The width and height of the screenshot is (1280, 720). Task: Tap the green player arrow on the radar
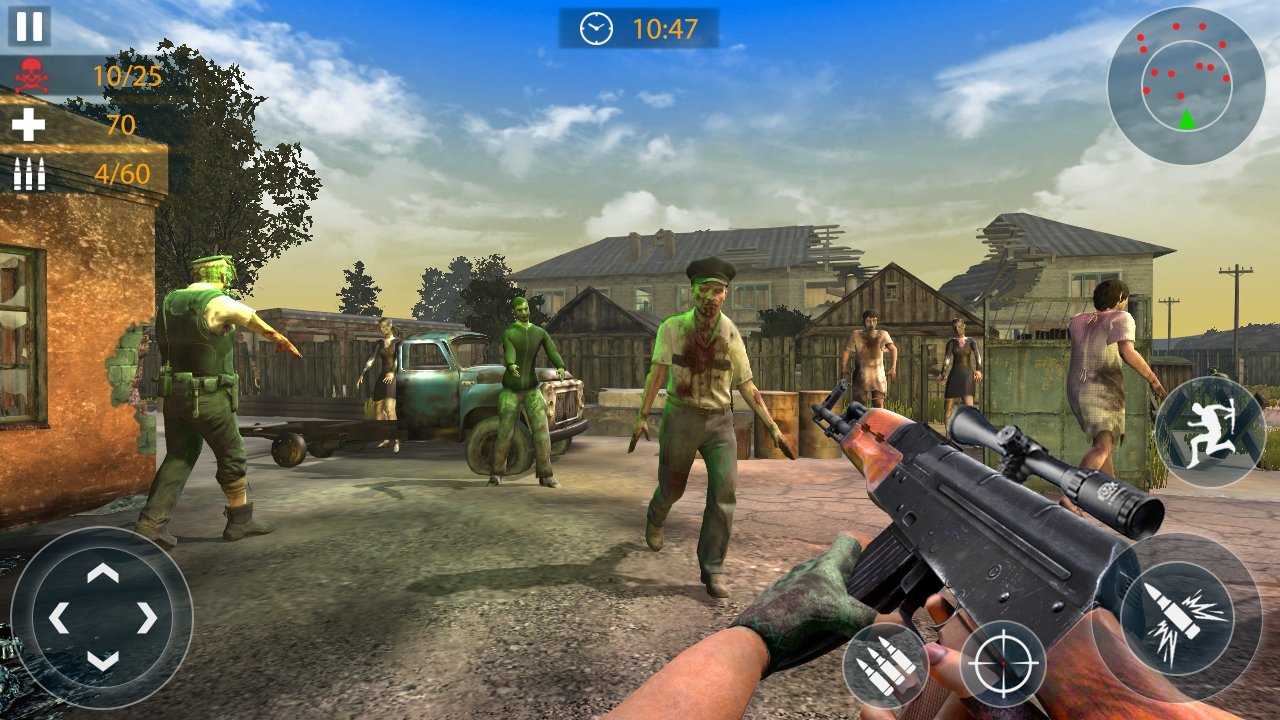[1186, 115]
